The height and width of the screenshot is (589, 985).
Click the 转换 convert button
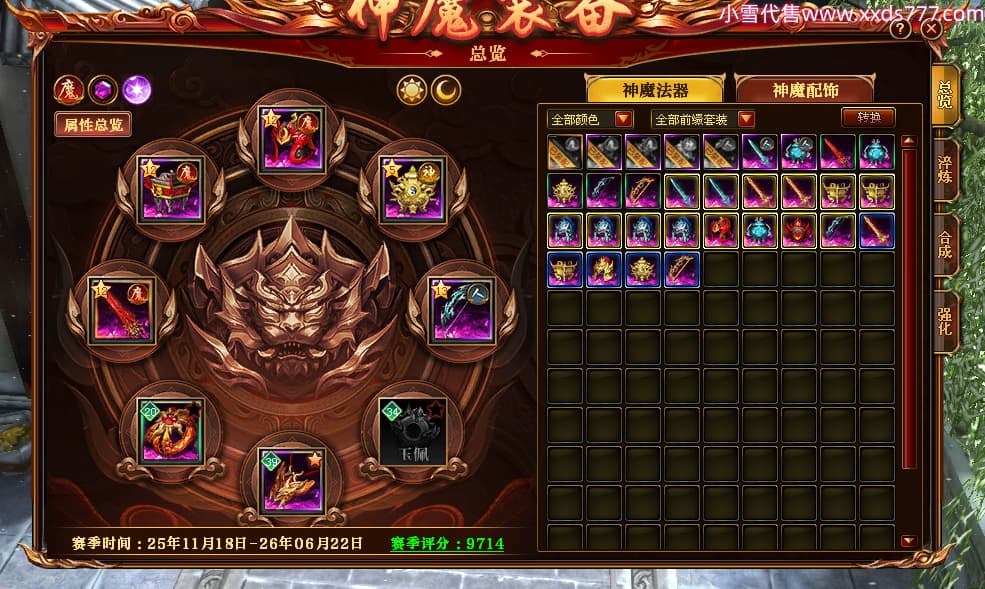tap(868, 118)
